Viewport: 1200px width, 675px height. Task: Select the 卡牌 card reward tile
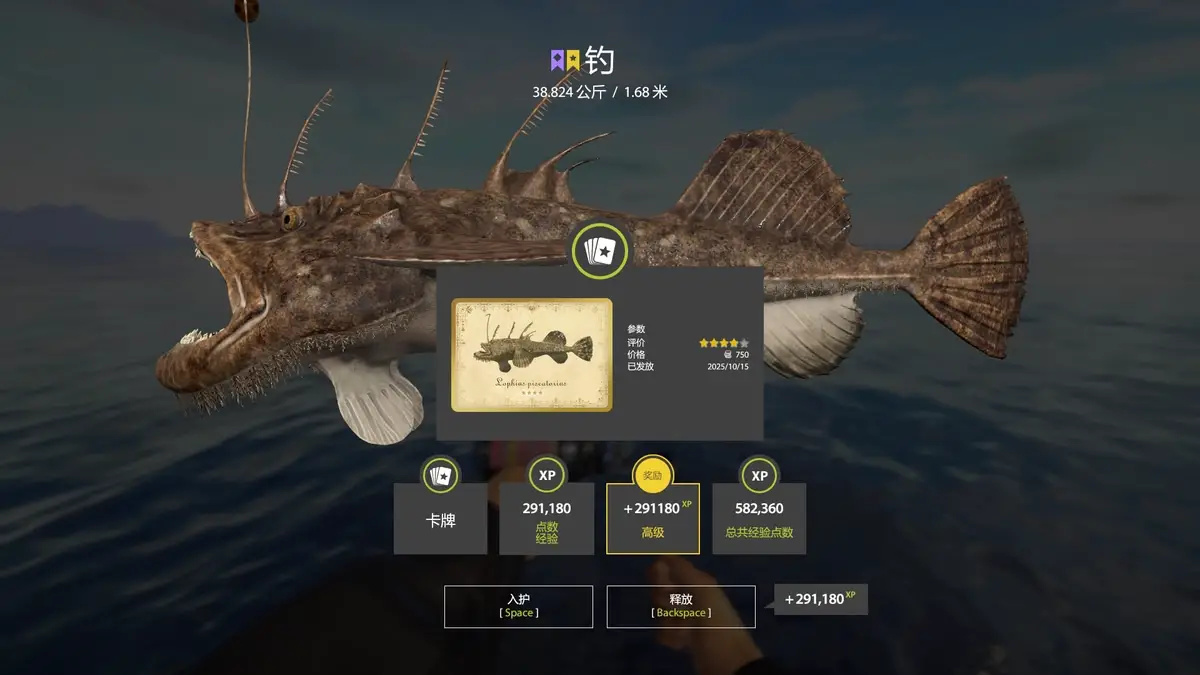click(440, 519)
